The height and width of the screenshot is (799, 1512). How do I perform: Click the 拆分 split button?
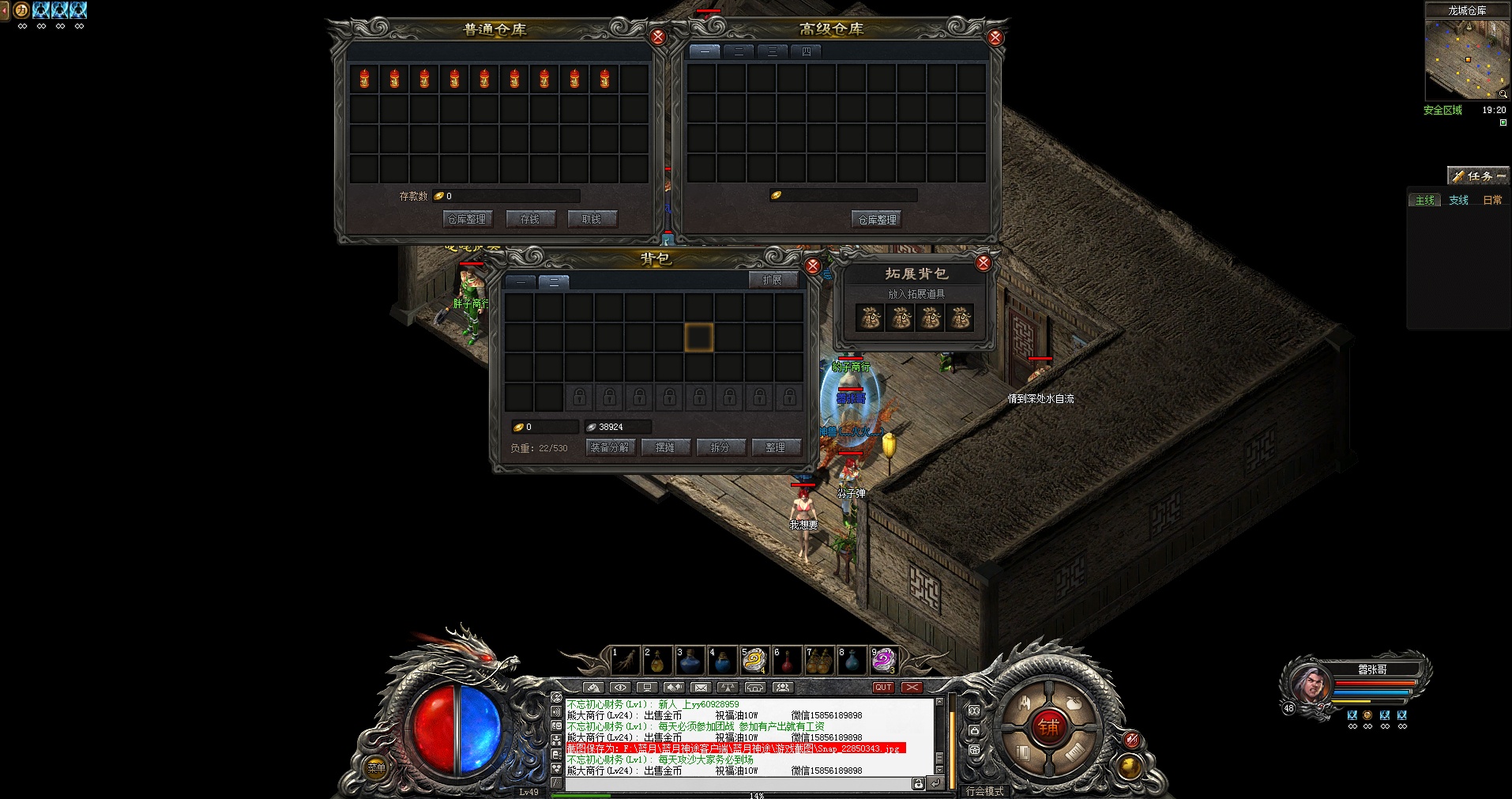pyautogui.click(x=720, y=447)
